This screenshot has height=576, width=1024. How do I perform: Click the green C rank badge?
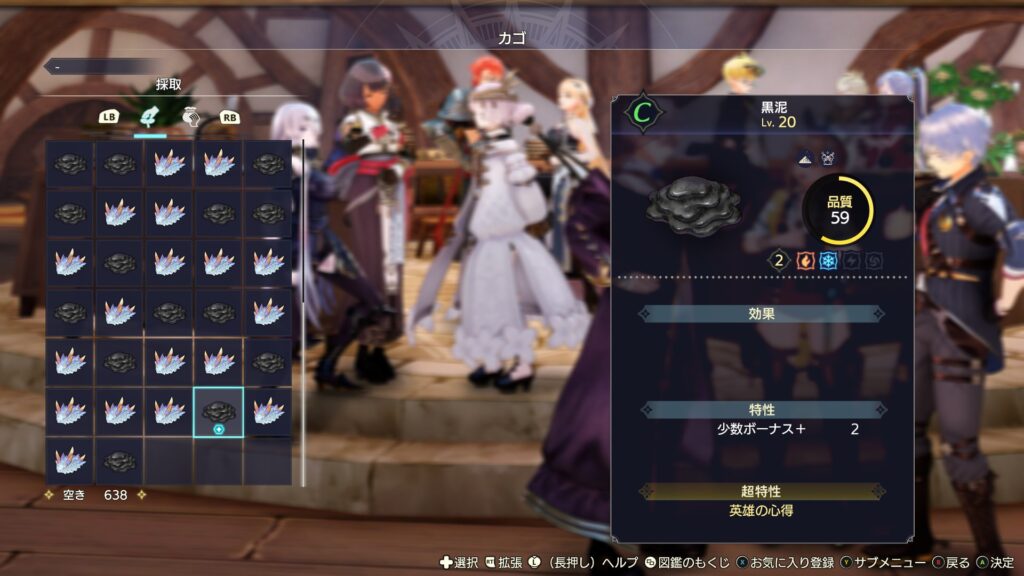[639, 112]
